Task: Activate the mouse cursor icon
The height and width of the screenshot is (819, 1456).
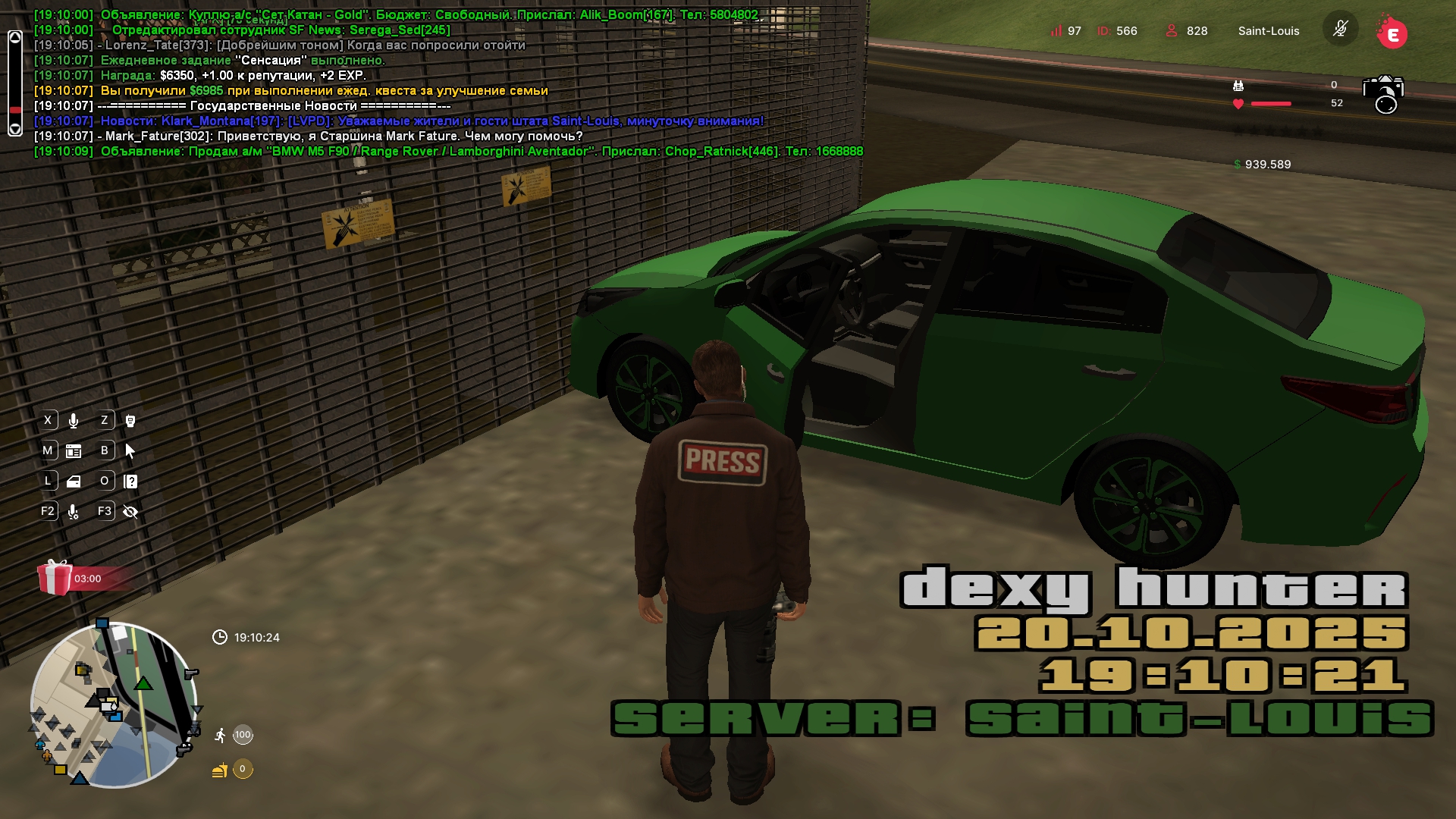Action: pyautogui.click(x=130, y=451)
